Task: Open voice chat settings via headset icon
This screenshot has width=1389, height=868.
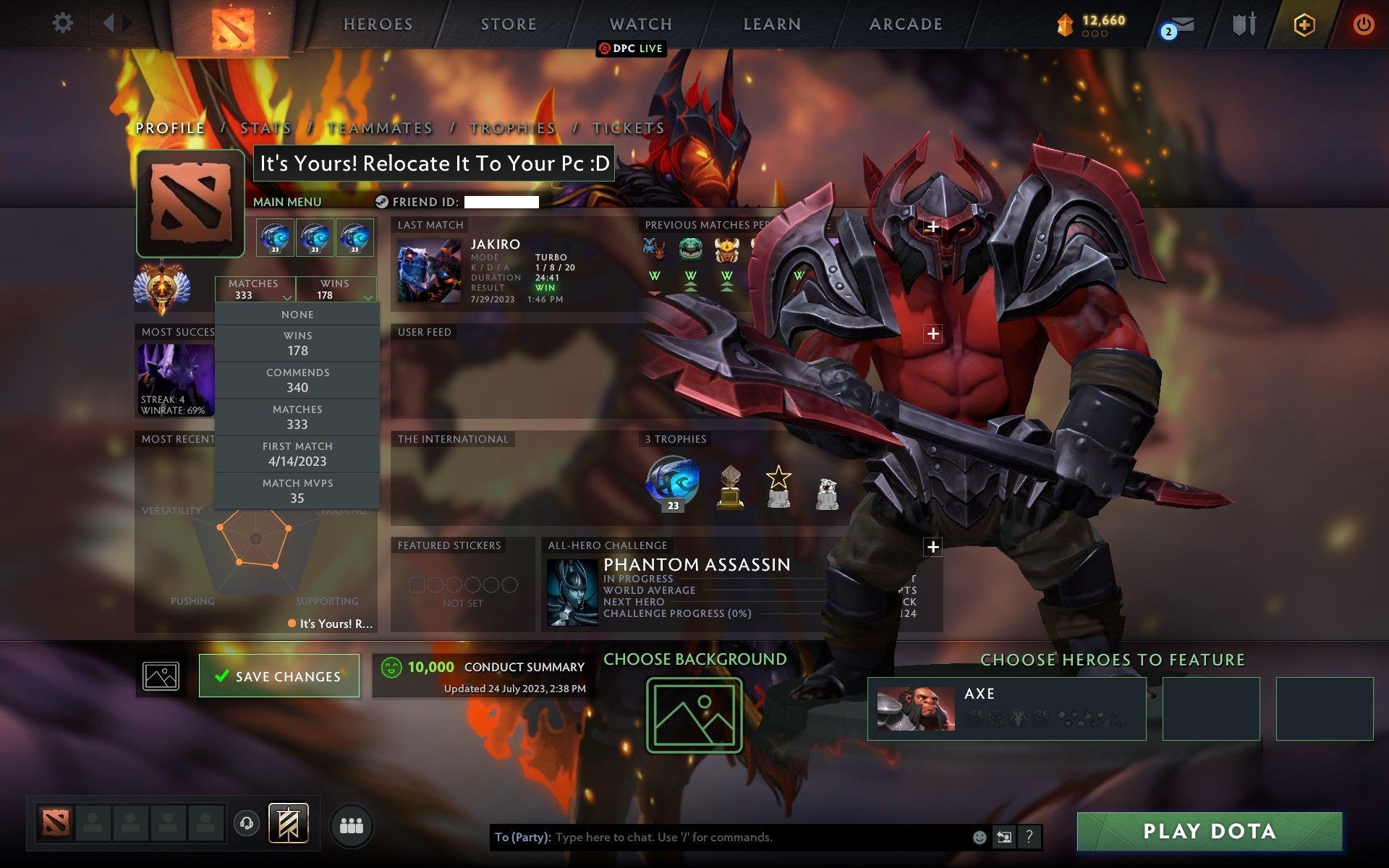Action: tap(246, 822)
